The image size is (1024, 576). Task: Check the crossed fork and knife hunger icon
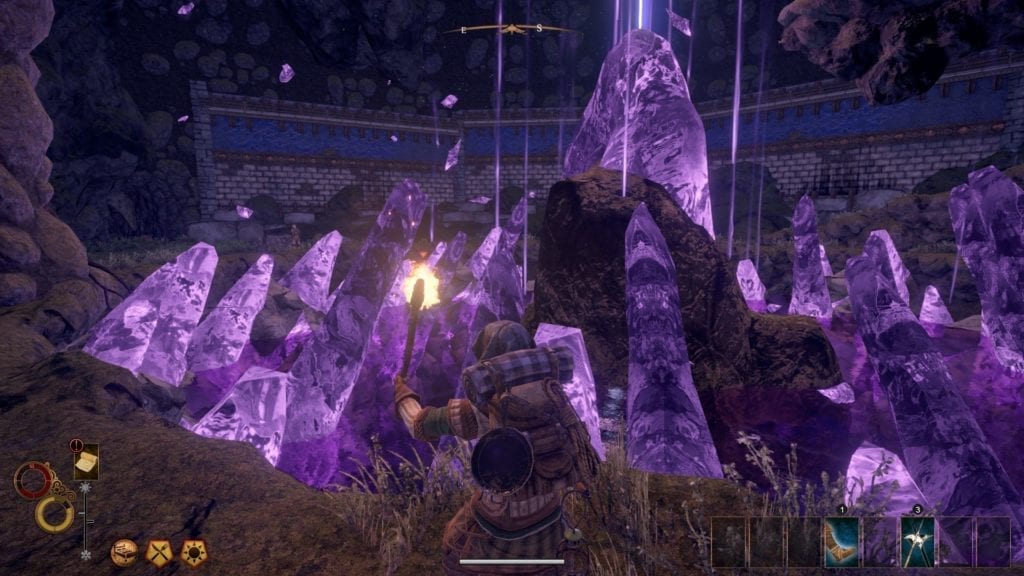click(x=158, y=549)
